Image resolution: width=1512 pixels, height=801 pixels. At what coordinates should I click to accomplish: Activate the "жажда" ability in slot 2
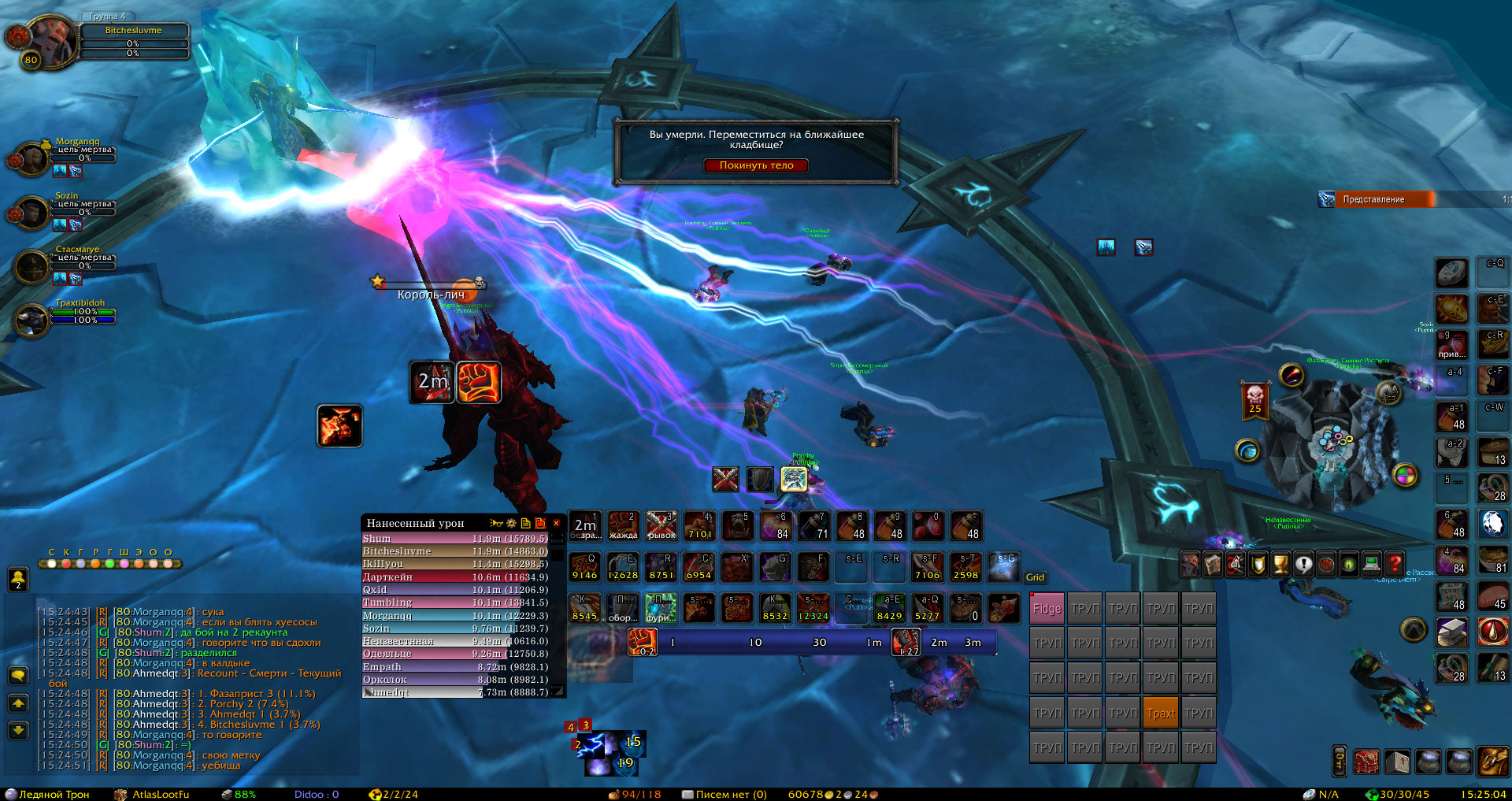click(x=623, y=526)
